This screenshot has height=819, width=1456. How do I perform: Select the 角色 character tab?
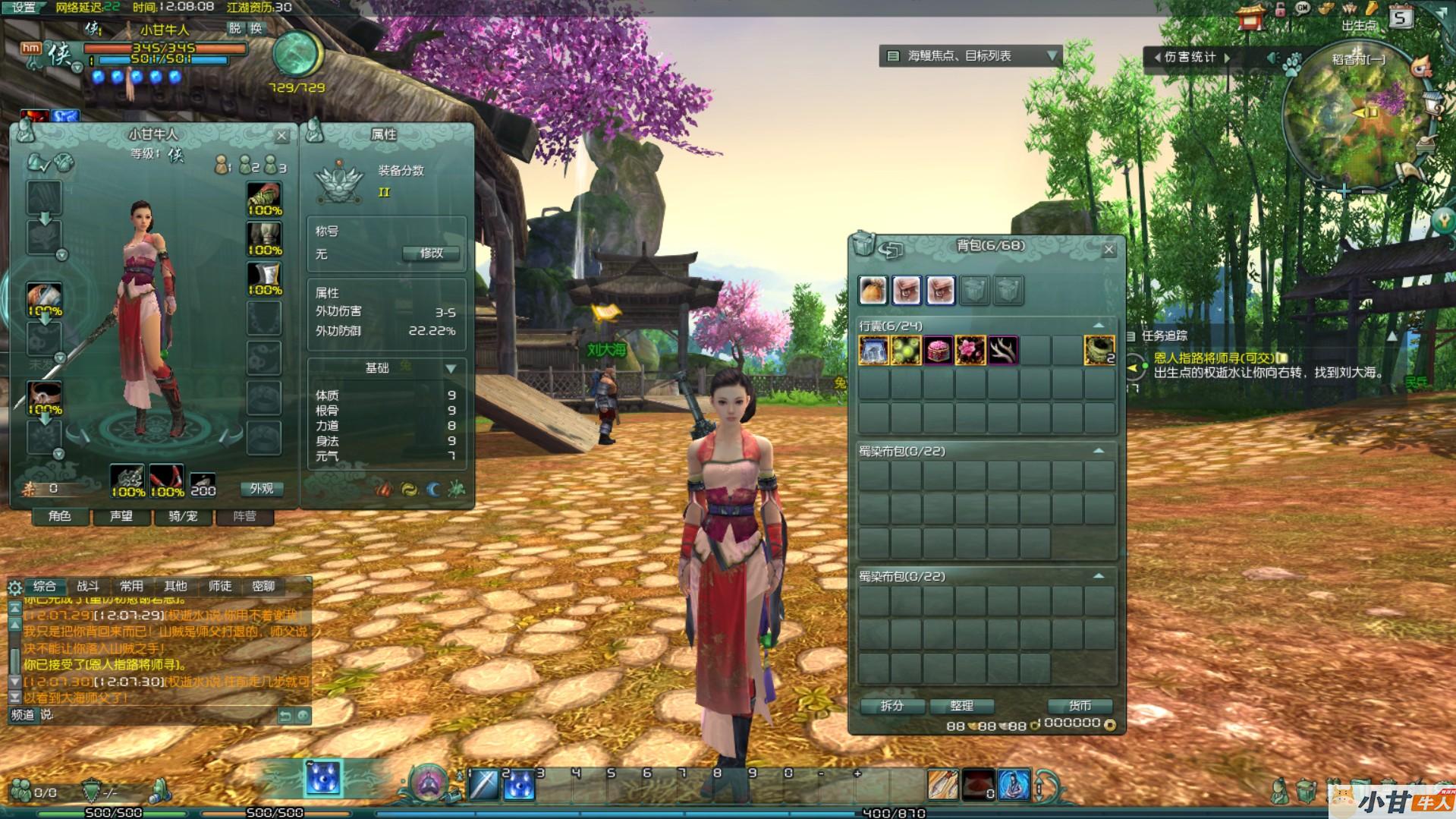[x=59, y=517]
